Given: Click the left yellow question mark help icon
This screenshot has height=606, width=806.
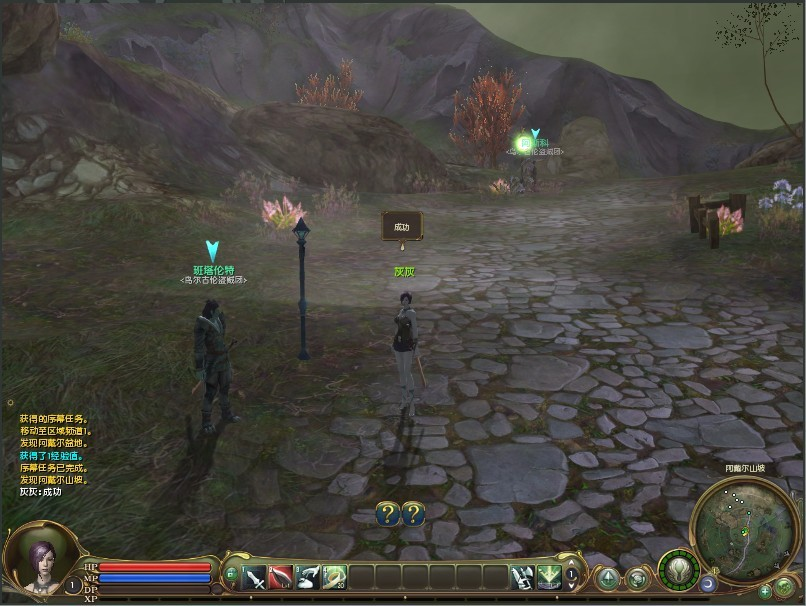Looking at the screenshot, I should (x=388, y=515).
